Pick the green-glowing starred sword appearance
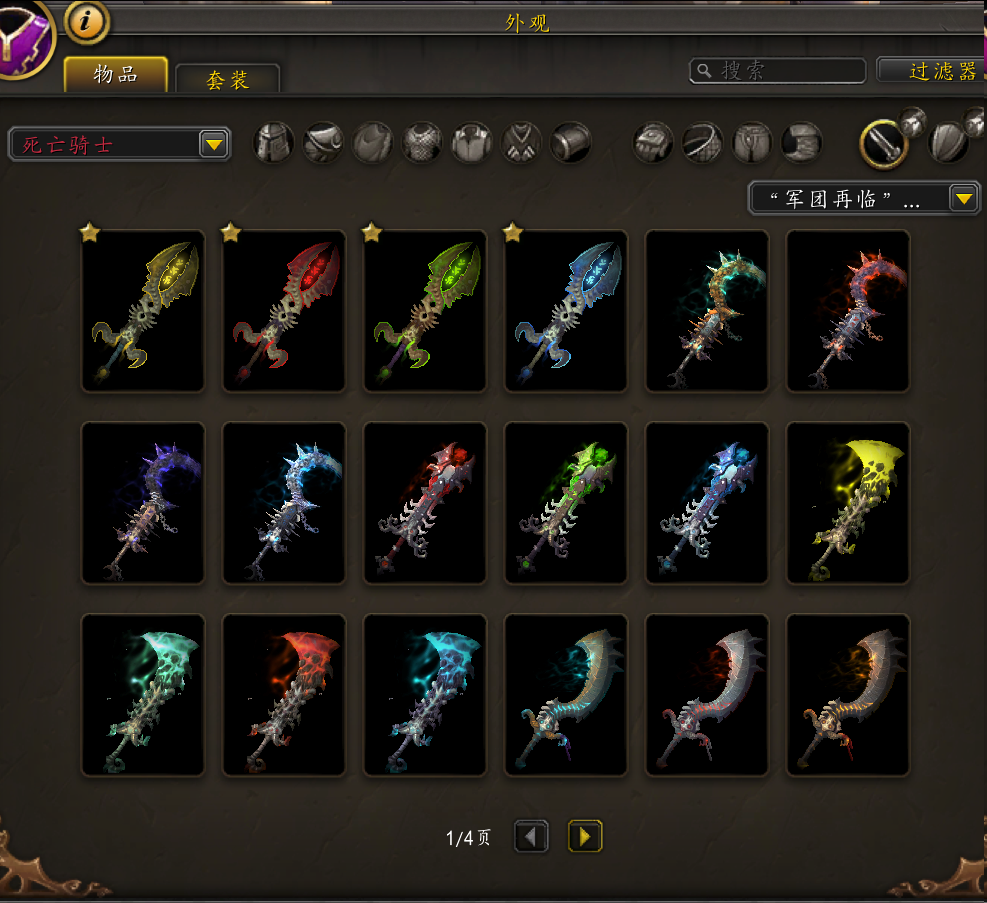987x903 pixels. point(425,311)
